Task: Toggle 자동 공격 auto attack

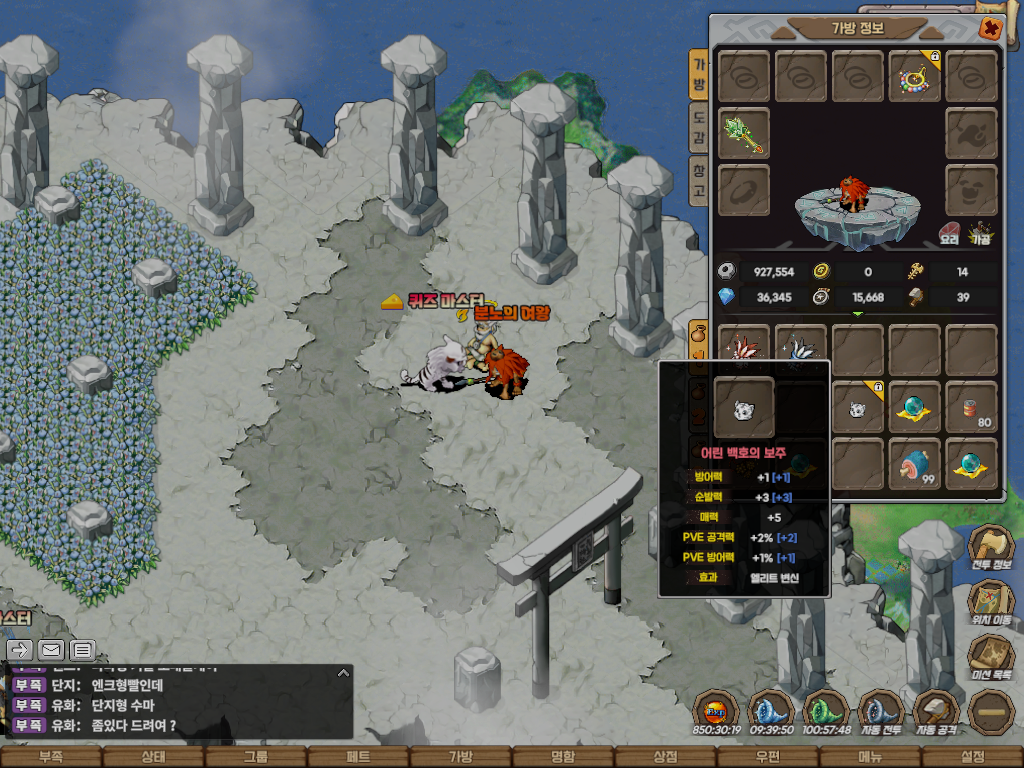Action: [x=936, y=712]
